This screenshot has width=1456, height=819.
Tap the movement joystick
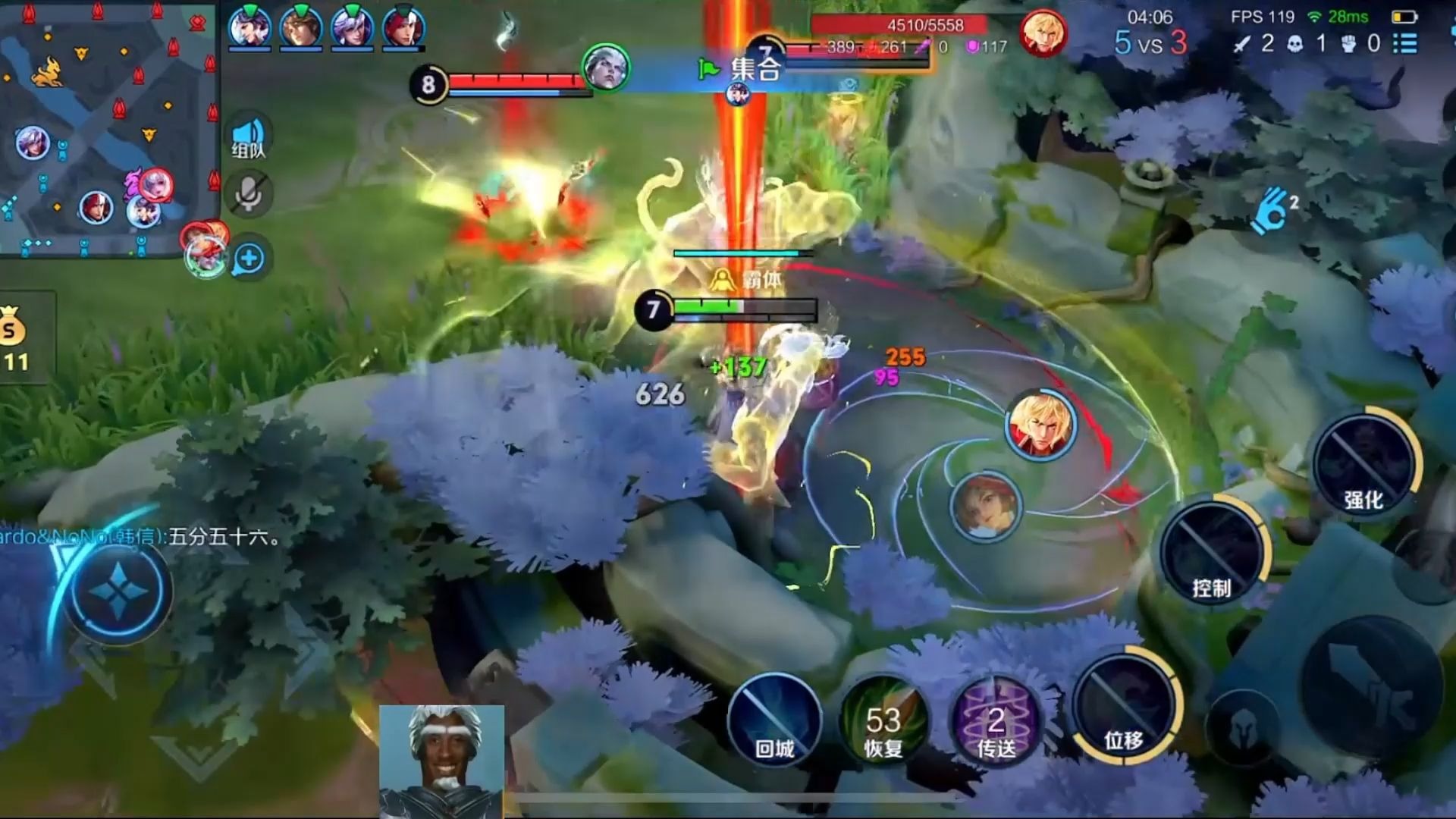pyautogui.click(x=118, y=591)
